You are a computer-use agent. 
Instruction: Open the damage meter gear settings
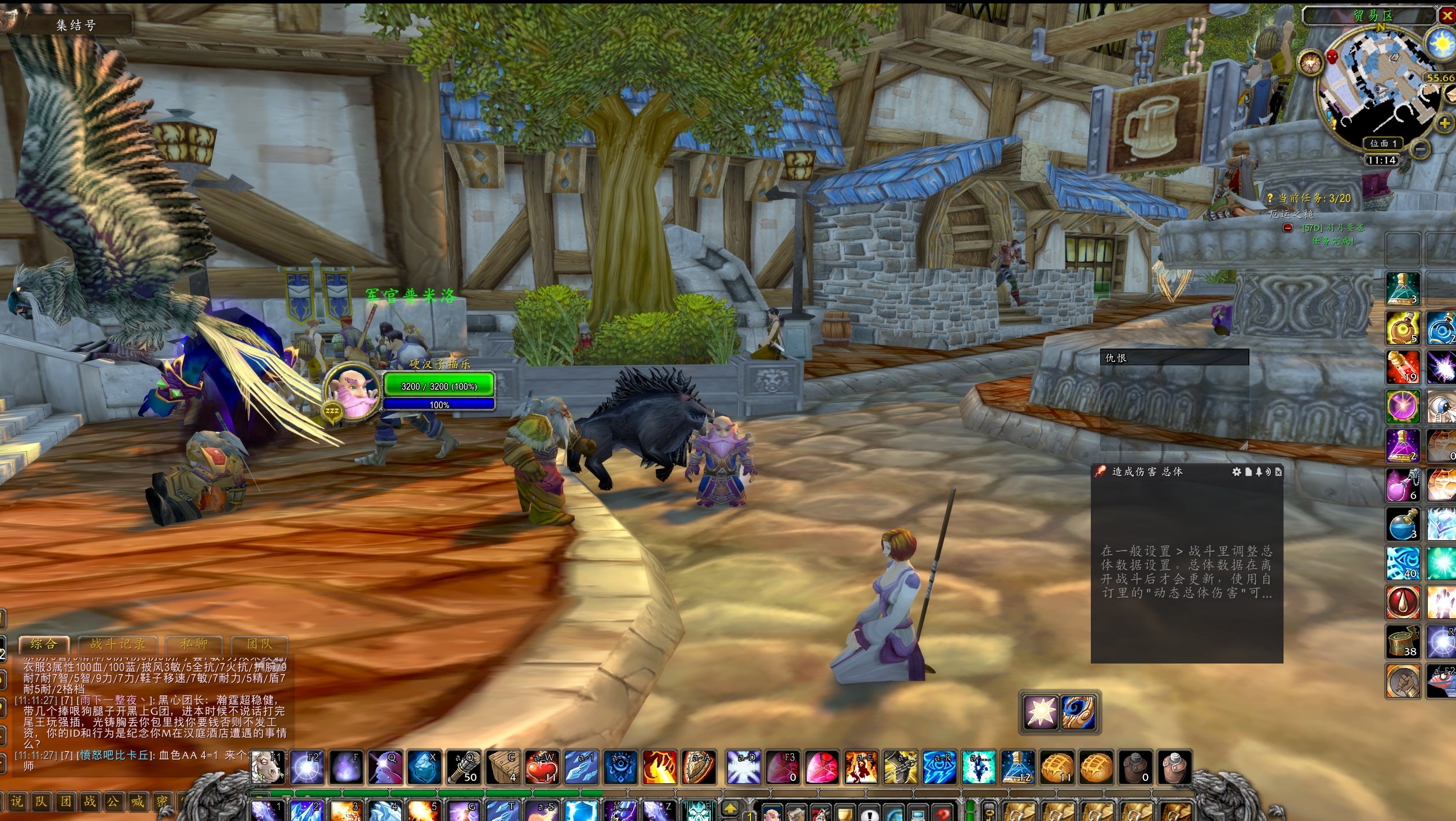1236,472
